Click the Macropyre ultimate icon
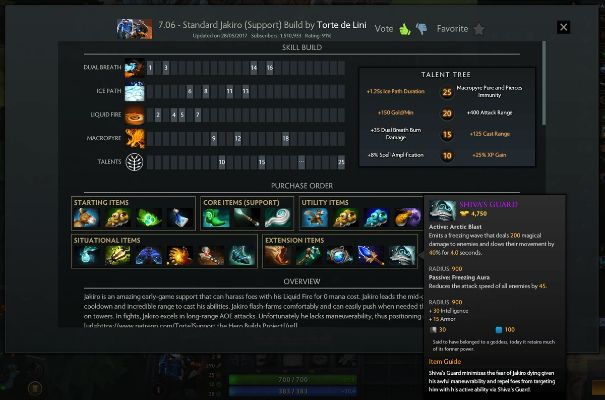The height and width of the screenshot is (400, 605). pyautogui.click(x=133, y=137)
